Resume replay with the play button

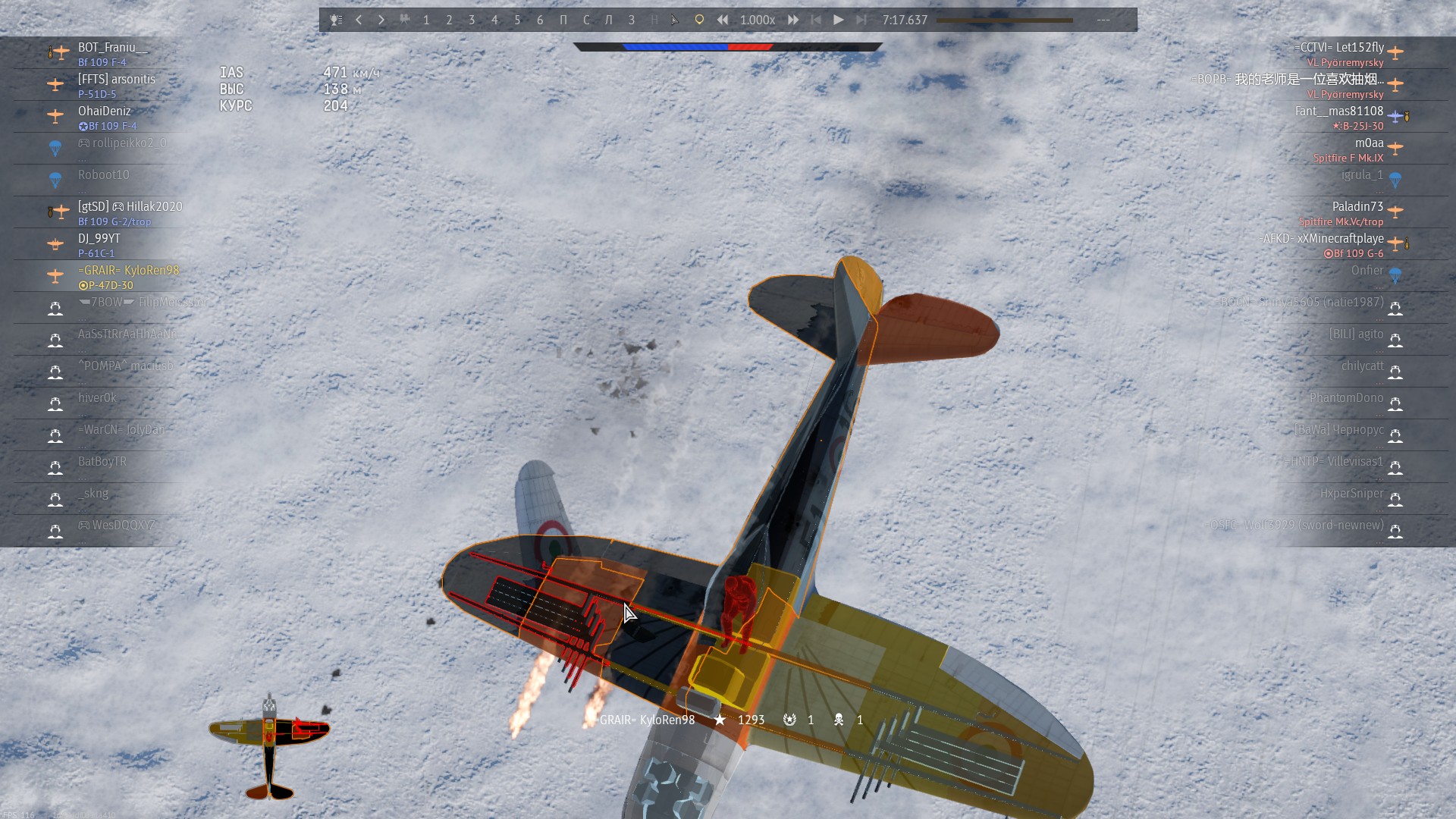click(x=838, y=20)
